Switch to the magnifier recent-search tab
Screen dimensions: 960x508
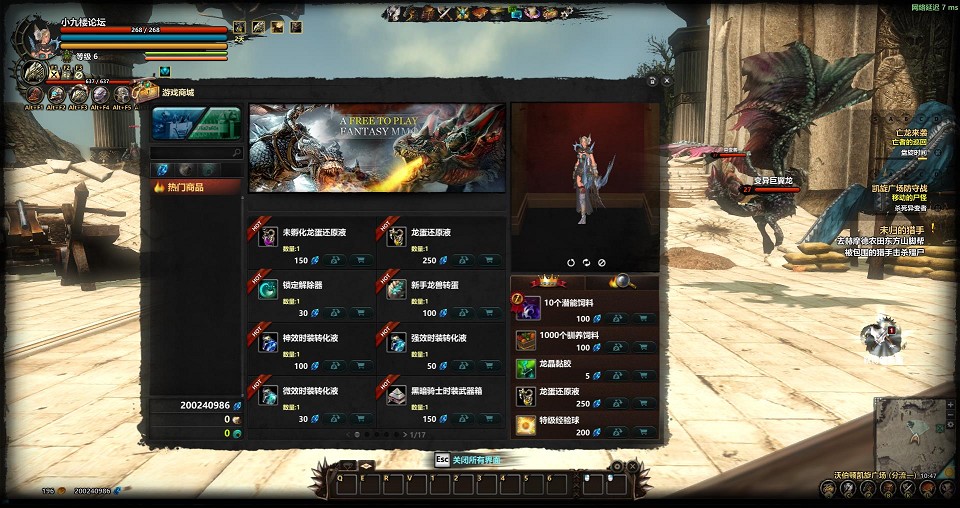(622, 282)
